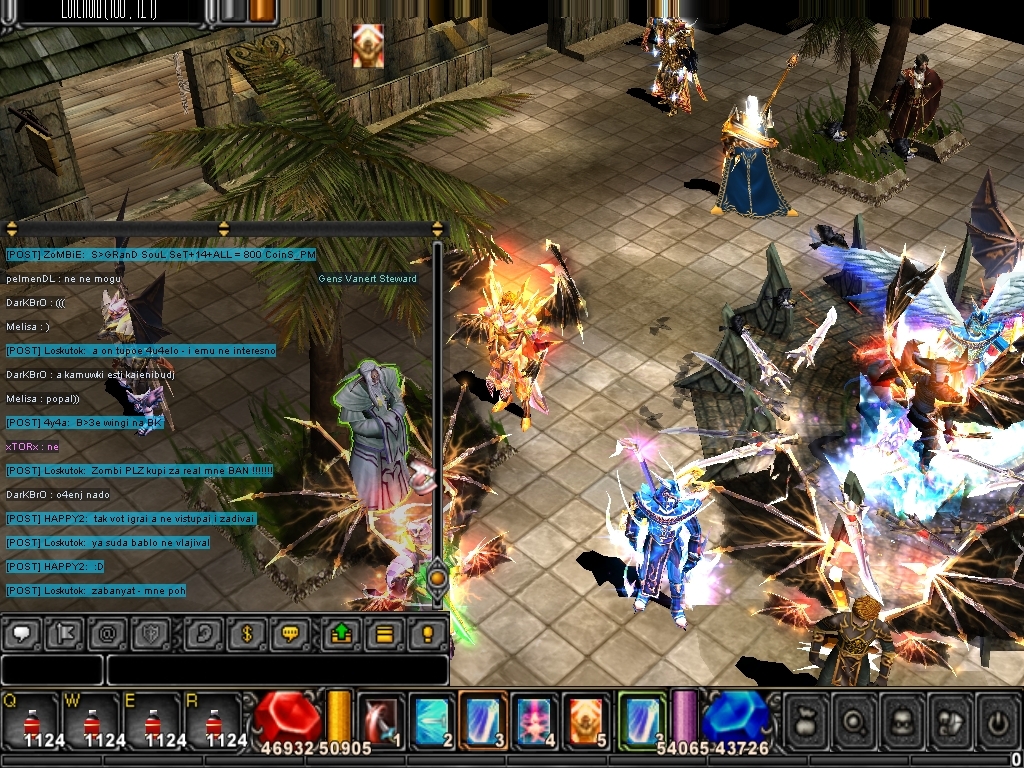Toggle the ear whisper button
This screenshot has height=768, width=1024.
204,633
